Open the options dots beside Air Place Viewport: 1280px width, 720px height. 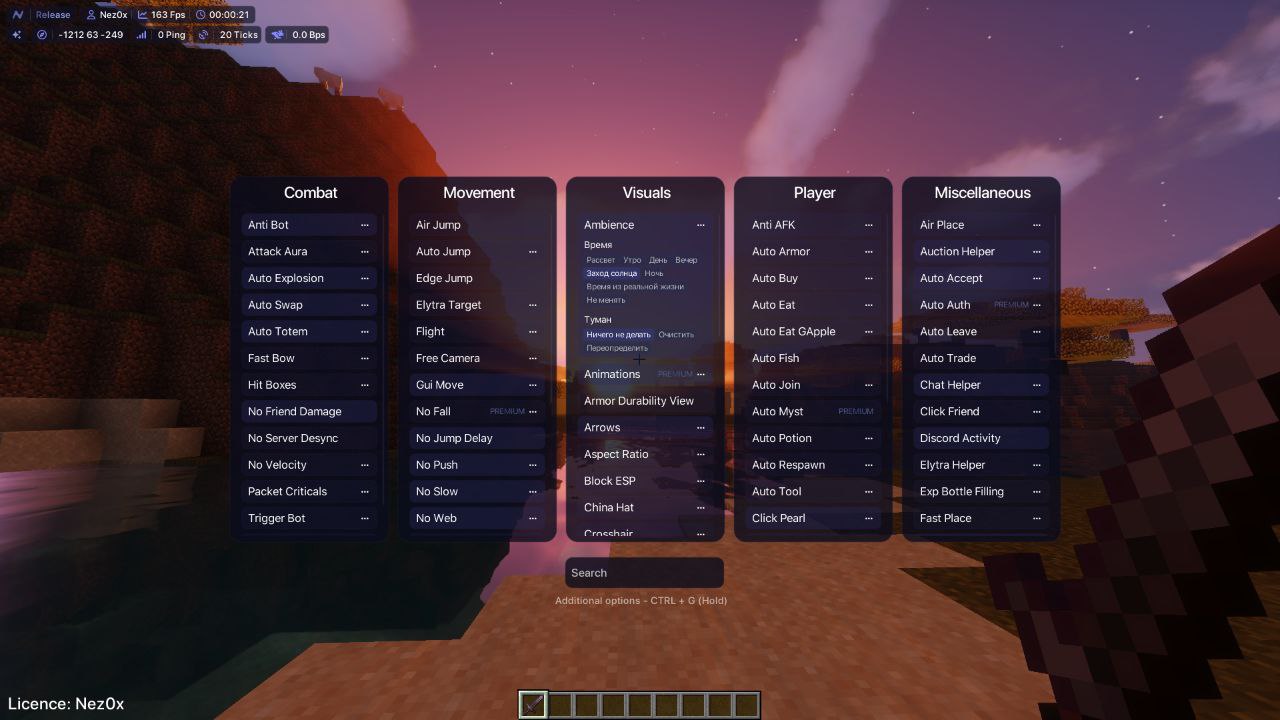pos(1037,225)
